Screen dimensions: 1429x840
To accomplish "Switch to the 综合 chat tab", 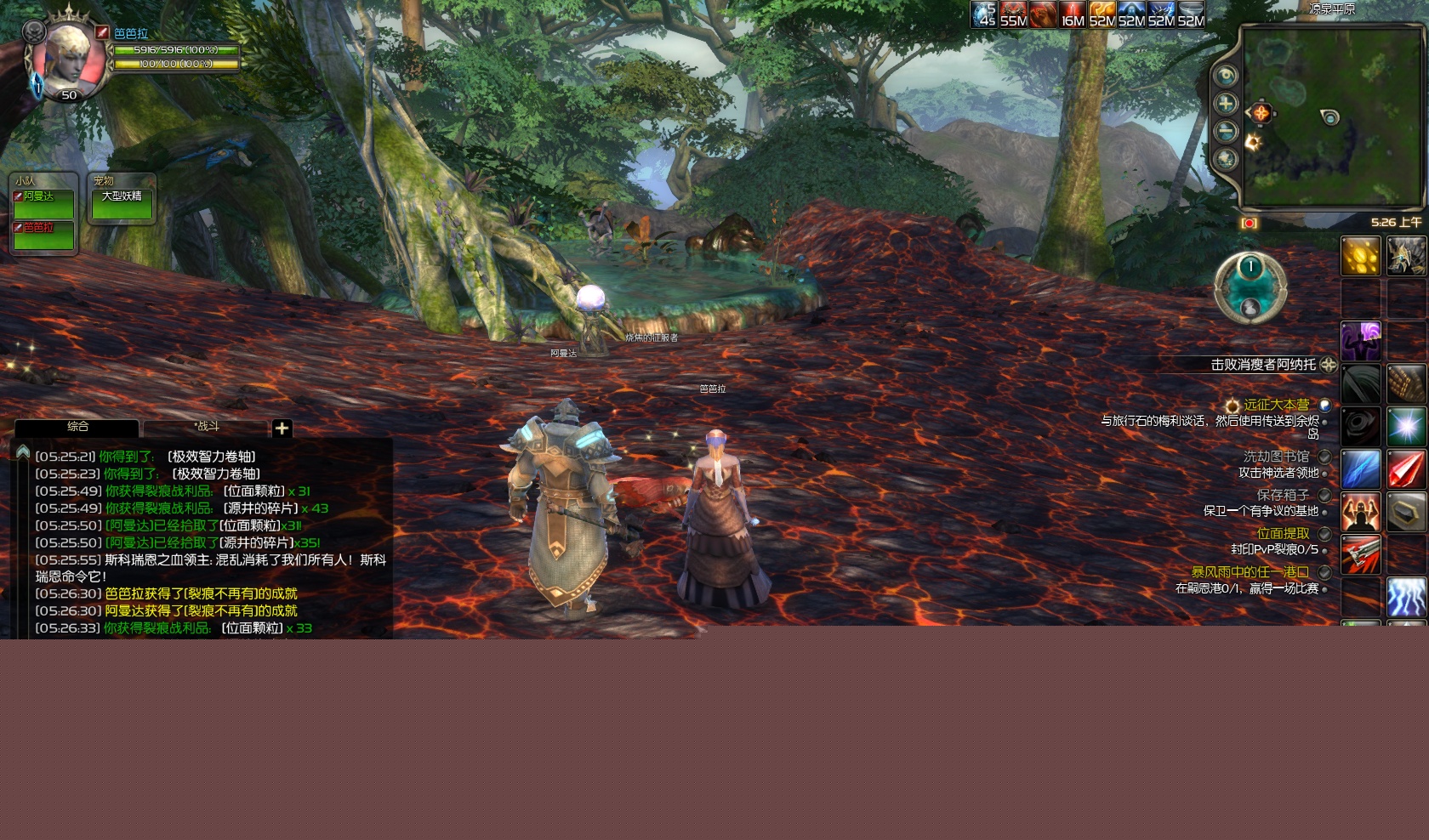I will click(x=77, y=427).
